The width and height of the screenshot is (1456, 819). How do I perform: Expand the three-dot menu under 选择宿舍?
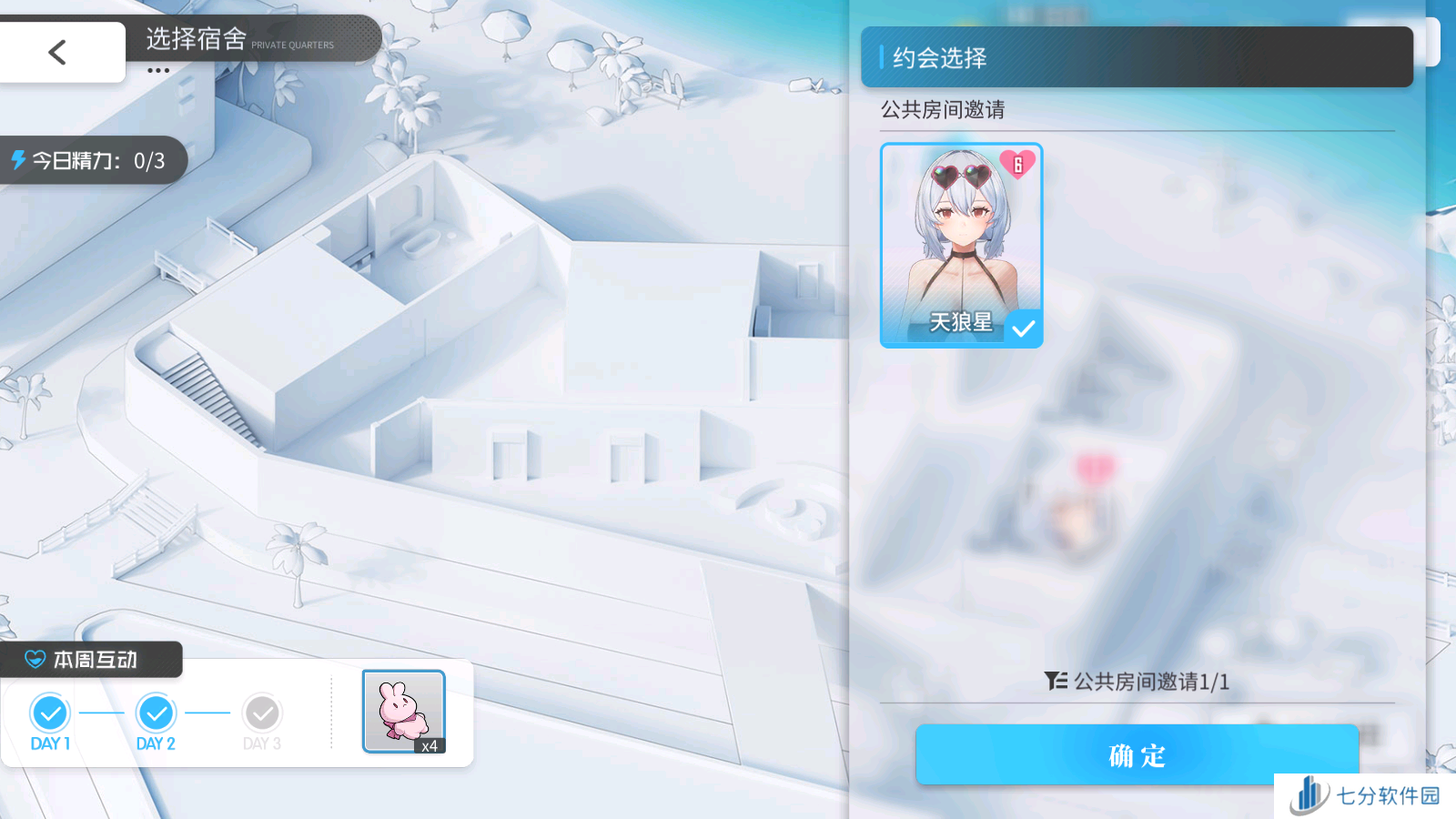pos(158,71)
